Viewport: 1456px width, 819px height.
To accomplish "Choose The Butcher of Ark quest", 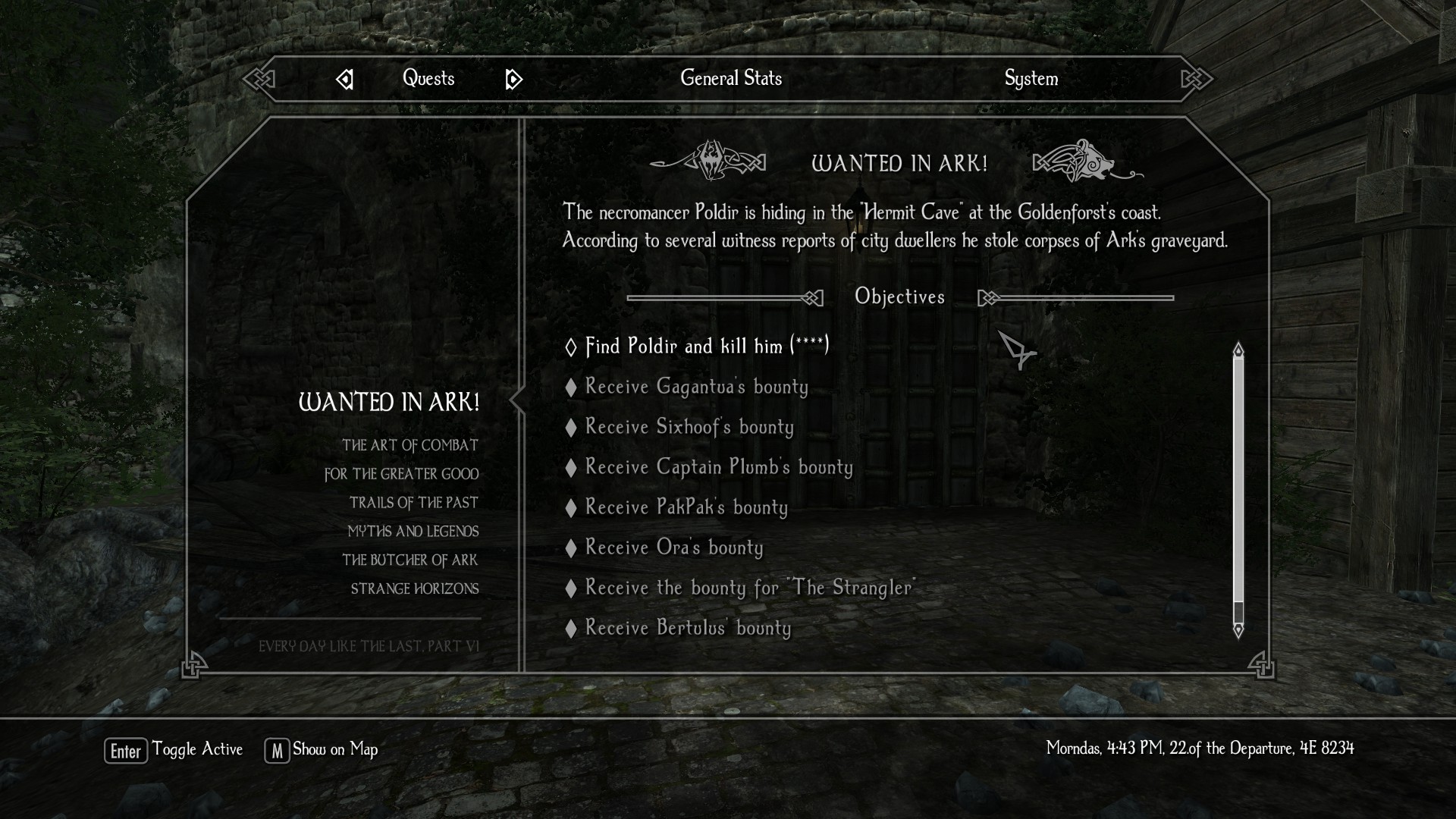I will 409,560.
